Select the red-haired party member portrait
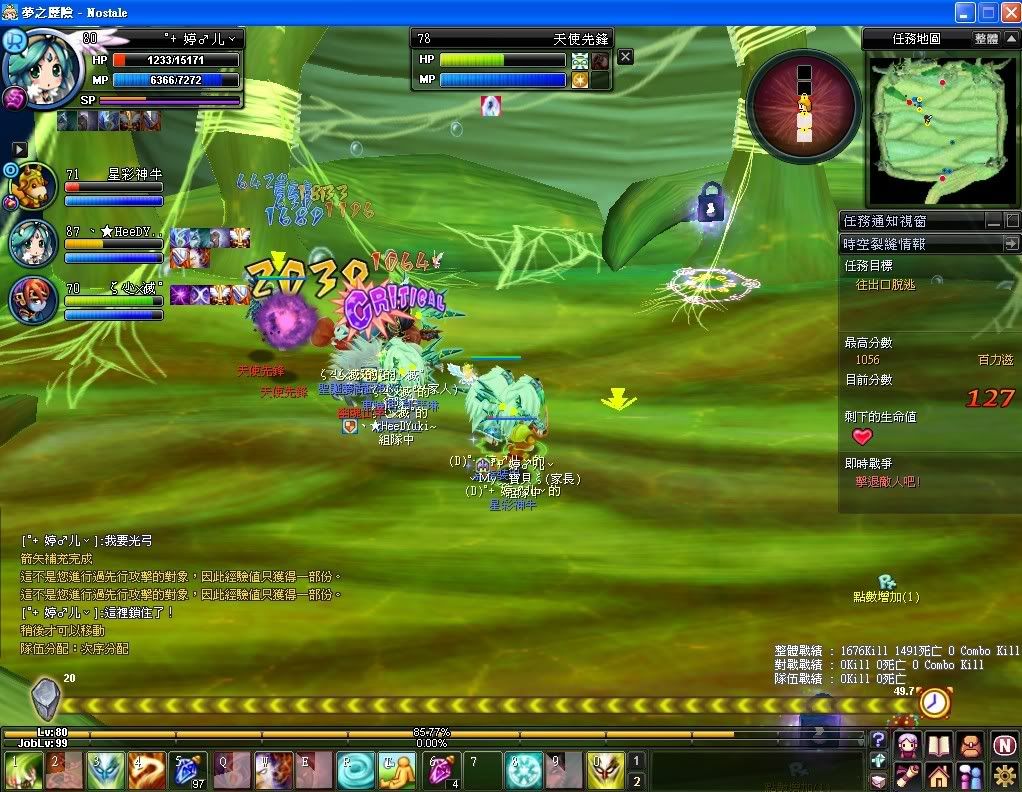1022x792 pixels. pos(35,299)
